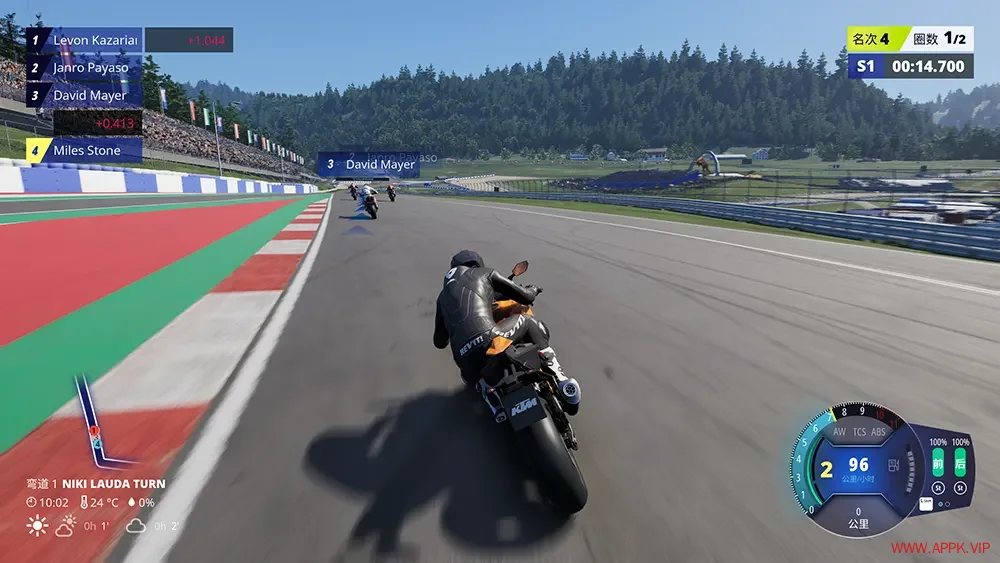Click the floating David Mayer rider name tag
This screenshot has width=1000, height=563.
click(x=369, y=164)
